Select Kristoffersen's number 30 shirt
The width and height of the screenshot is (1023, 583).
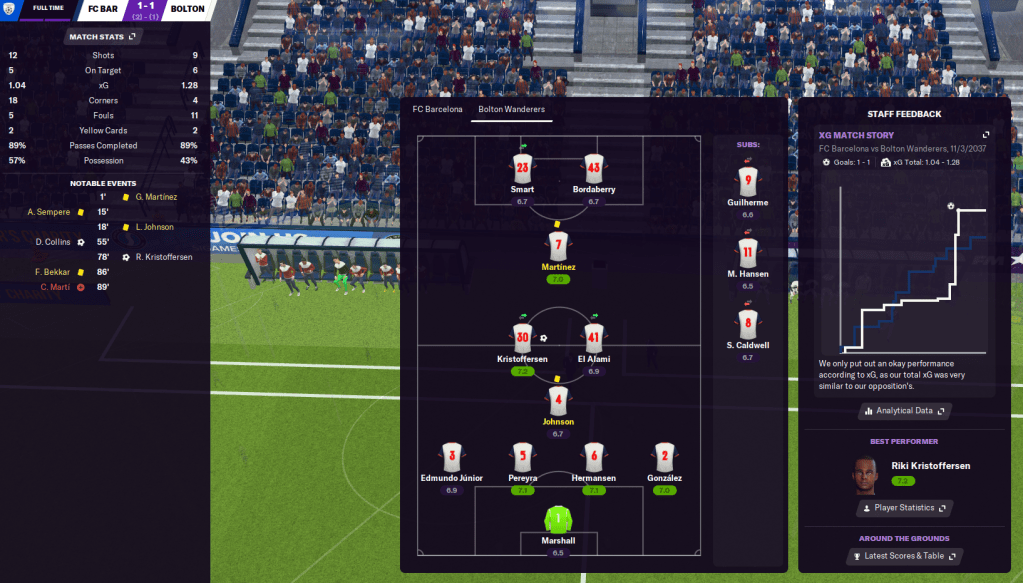pyautogui.click(x=522, y=338)
